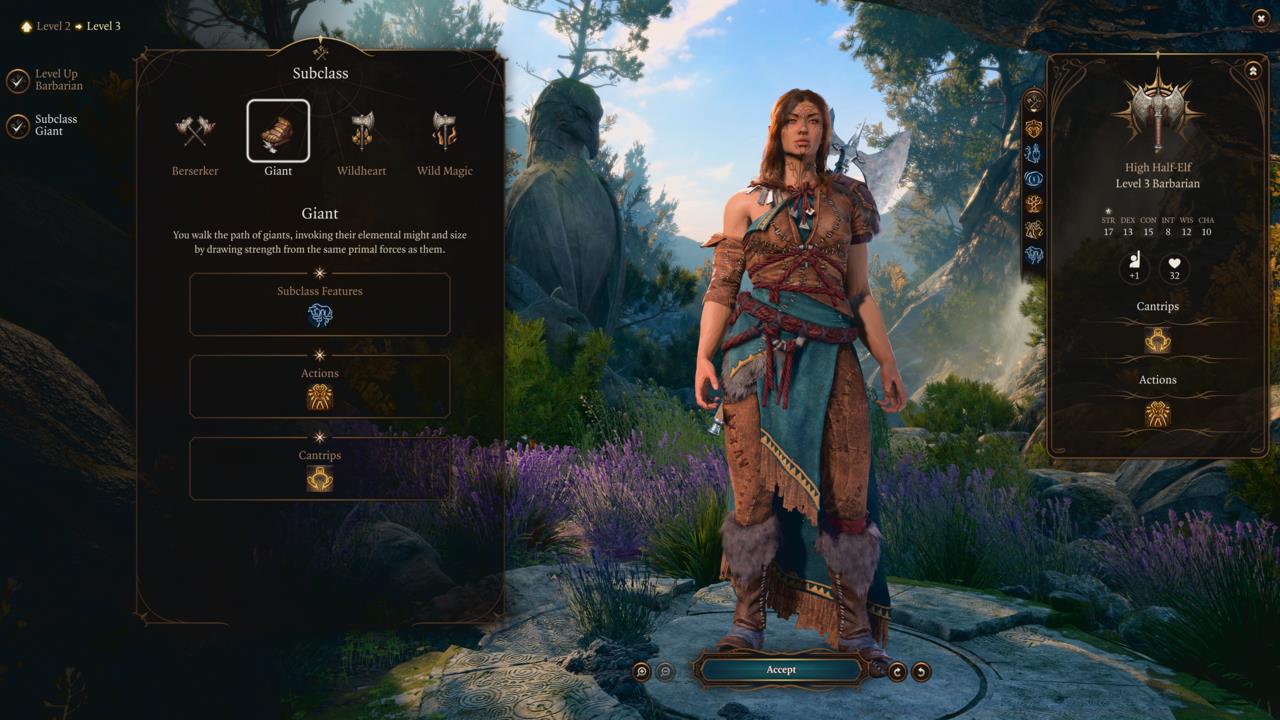Viewport: 1280px width, 720px height.
Task: Click the Cantrips icon in the subclass panel
Action: click(x=319, y=478)
